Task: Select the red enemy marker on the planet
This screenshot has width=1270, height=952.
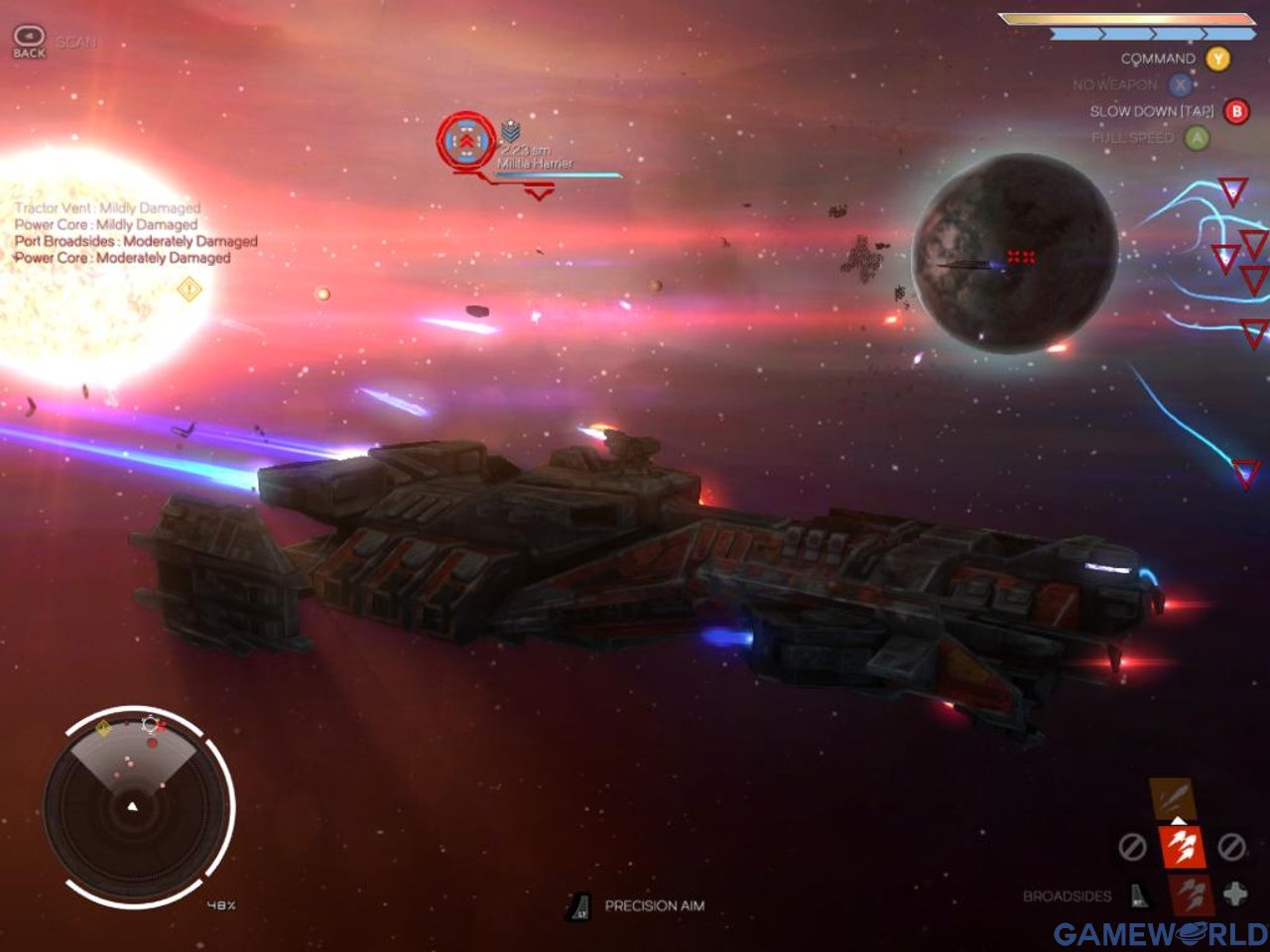Action: [1021, 257]
